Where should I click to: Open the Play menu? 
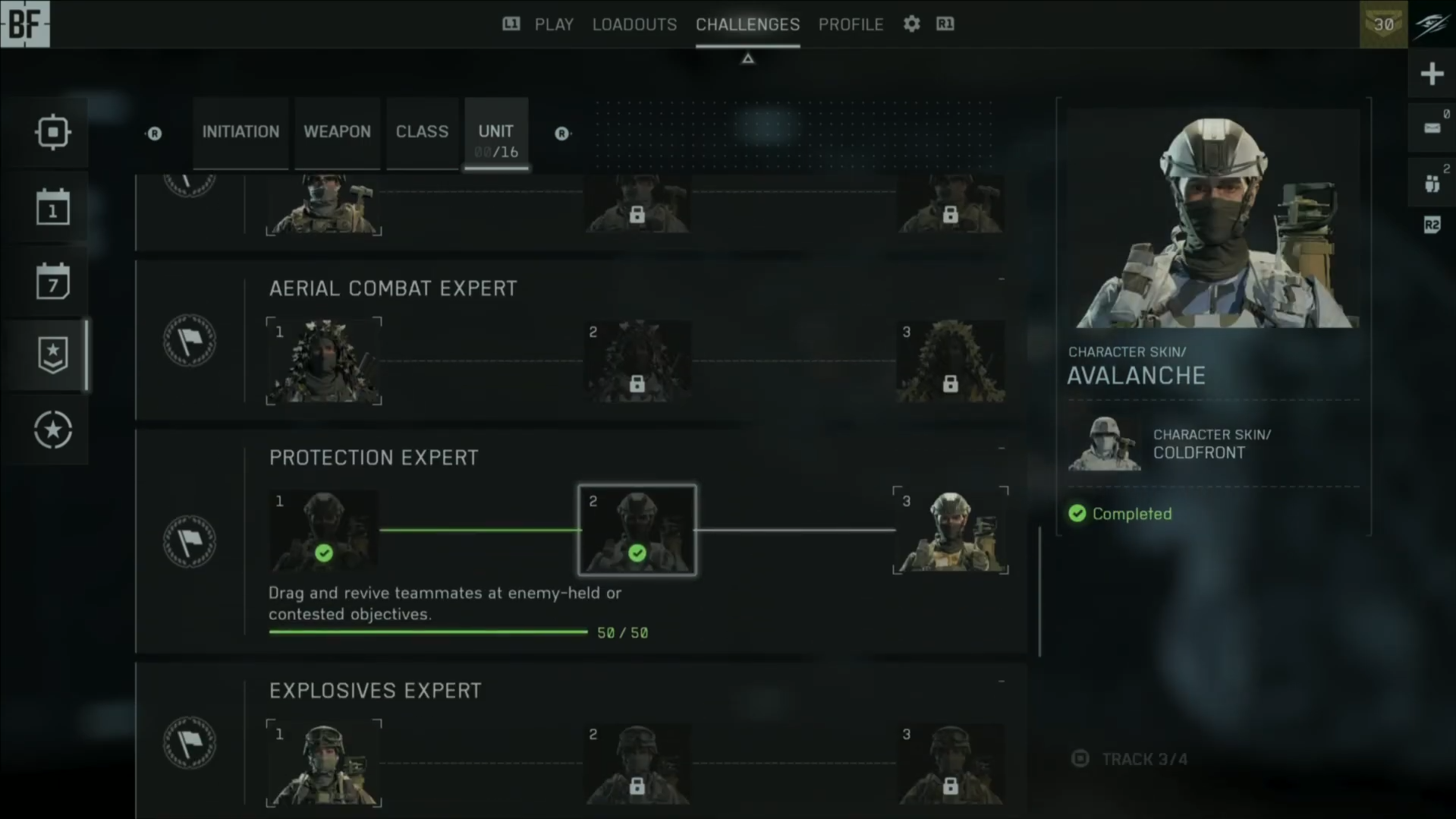click(554, 24)
